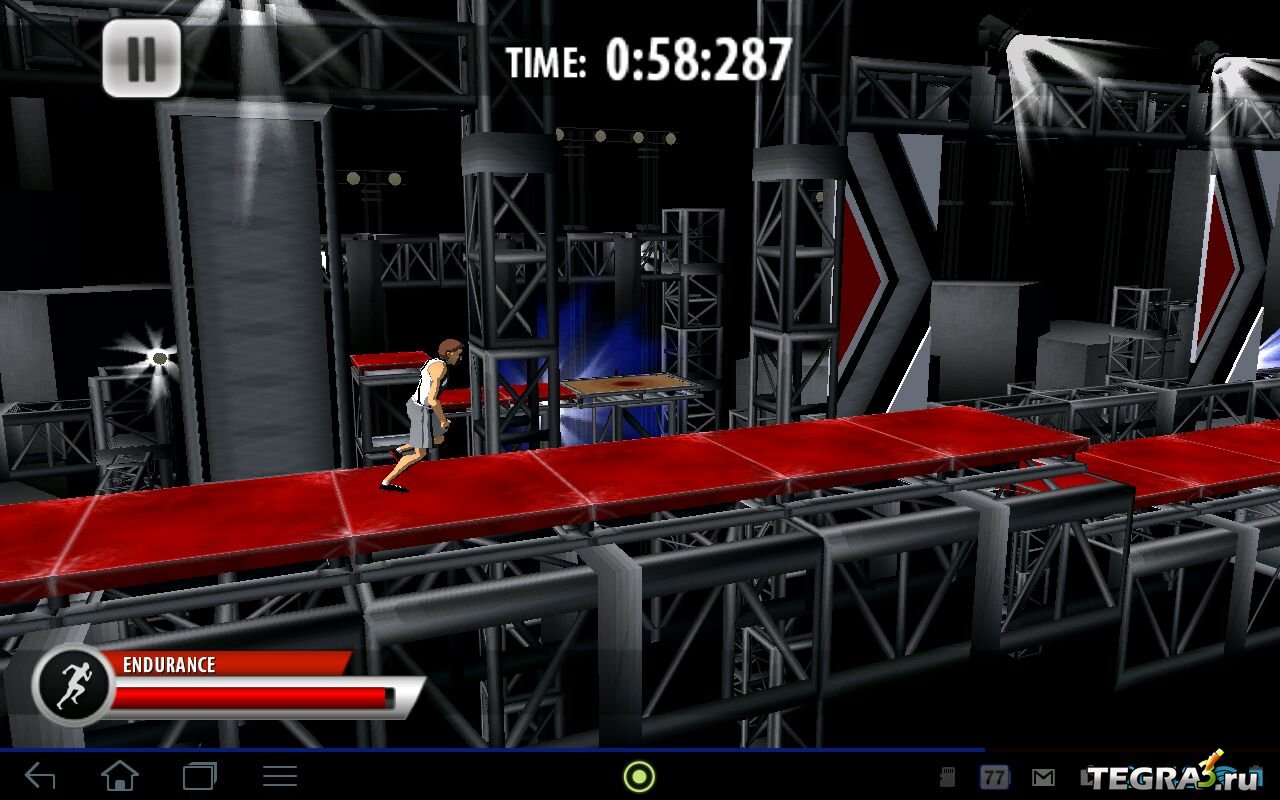Pause the game
Viewport: 1280px width, 800px height.
tap(141, 59)
